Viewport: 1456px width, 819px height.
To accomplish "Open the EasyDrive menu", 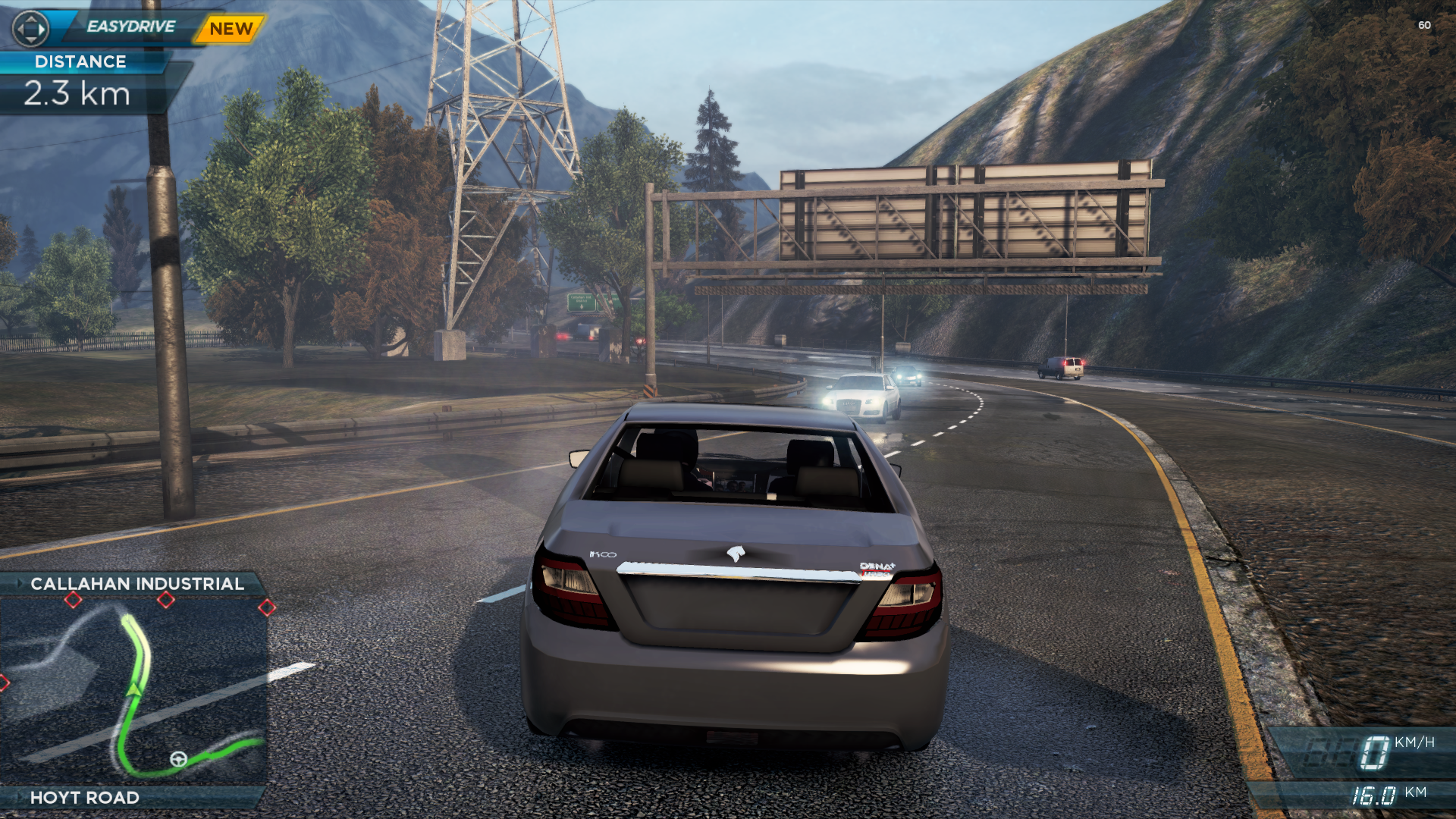I will click(130, 27).
